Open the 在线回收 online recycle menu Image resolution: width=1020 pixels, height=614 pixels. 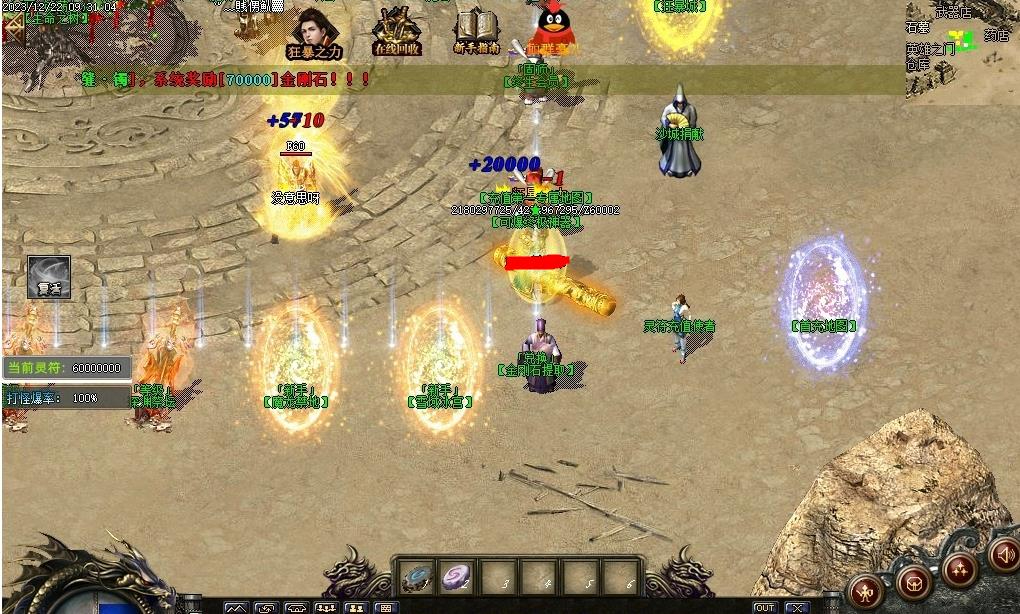pos(396,30)
